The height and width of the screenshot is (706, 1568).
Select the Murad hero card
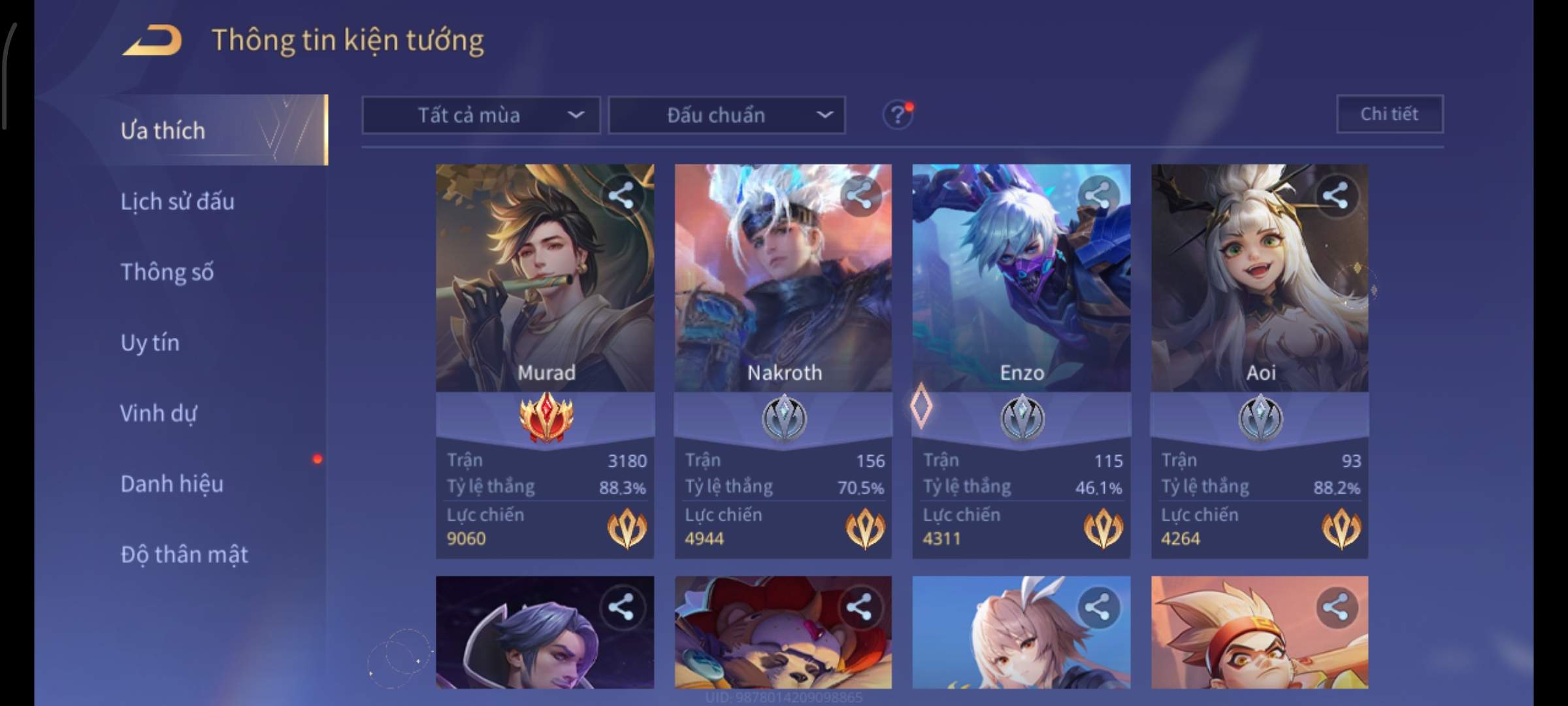point(545,288)
